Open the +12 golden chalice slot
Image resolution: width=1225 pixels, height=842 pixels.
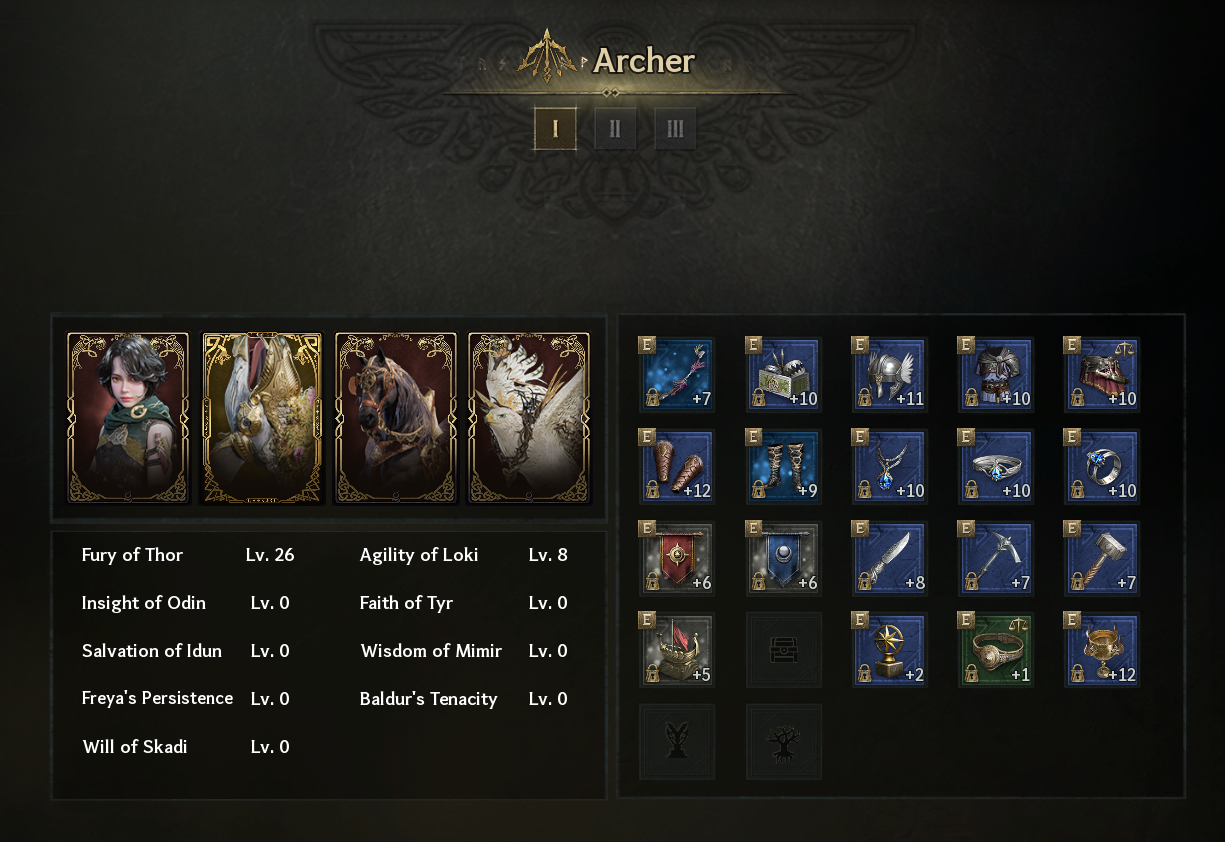pyautogui.click(x=1102, y=651)
